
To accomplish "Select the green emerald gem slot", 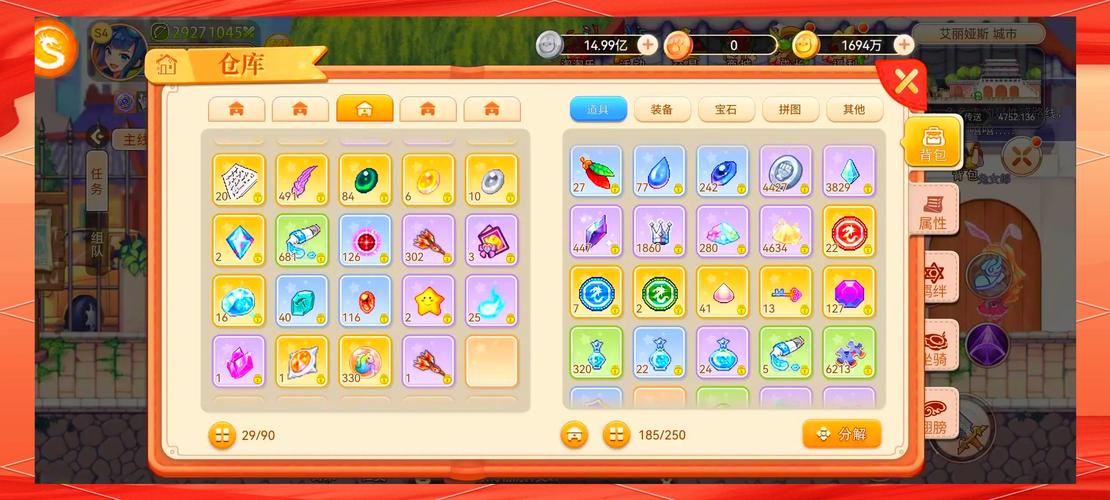I will [364, 179].
